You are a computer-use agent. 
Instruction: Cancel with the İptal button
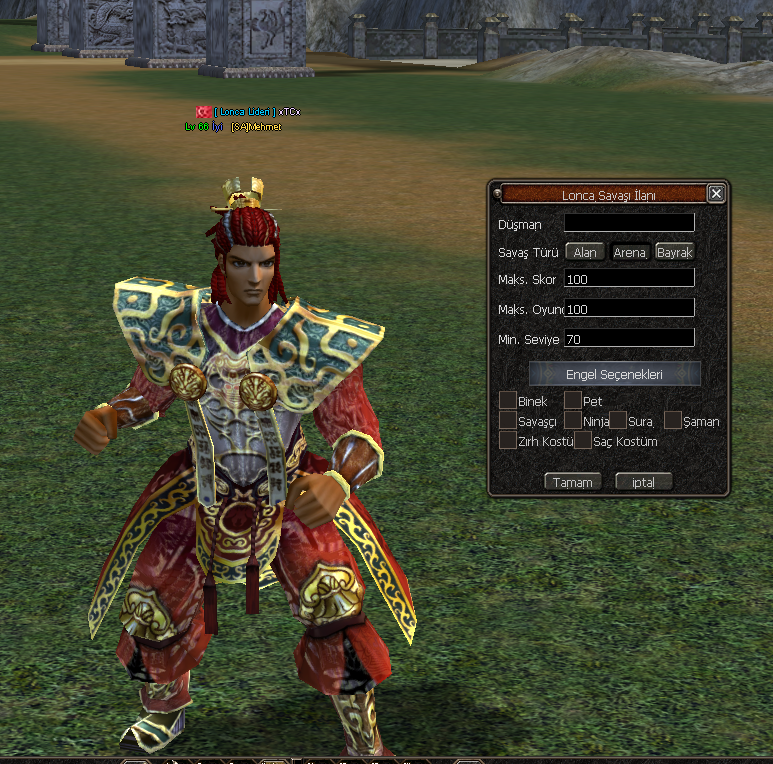pyautogui.click(x=643, y=482)
